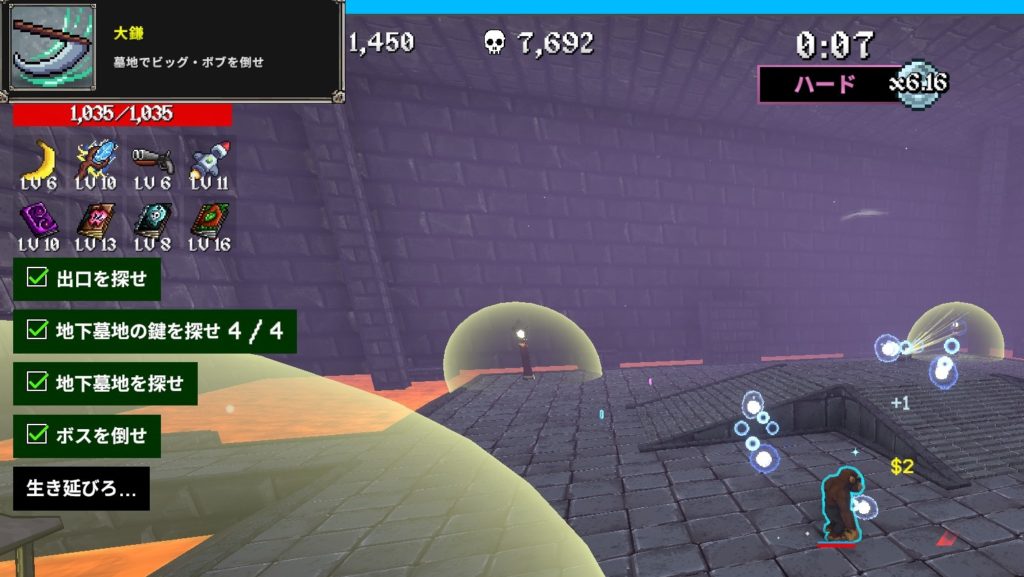Choose the ボスを倒せ objective
Screen dimensions: 1024x577
[x=87, y=436]
